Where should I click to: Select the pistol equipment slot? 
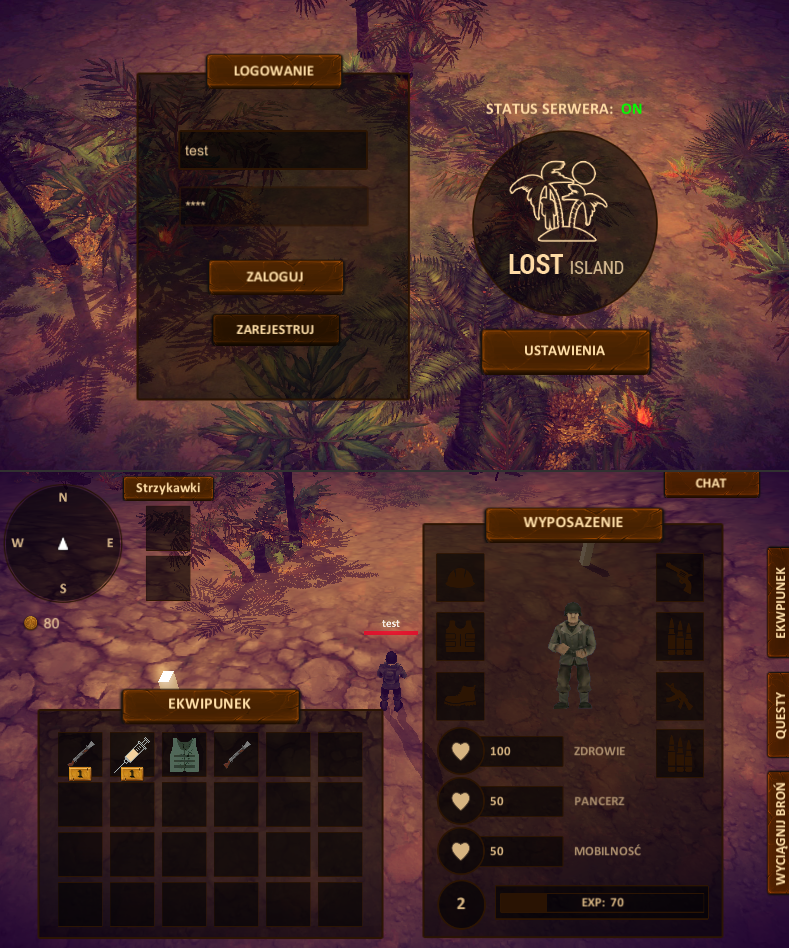(x=680, y=578)
